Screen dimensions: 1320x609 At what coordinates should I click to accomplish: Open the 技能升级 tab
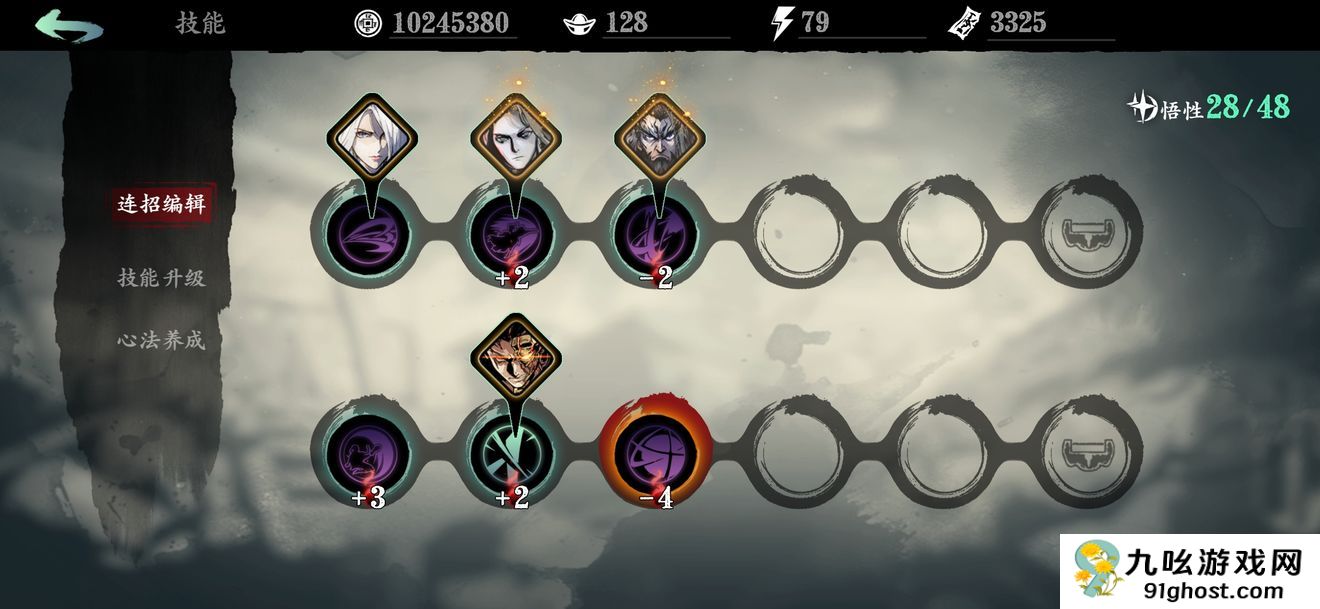(x=161, y=278)
